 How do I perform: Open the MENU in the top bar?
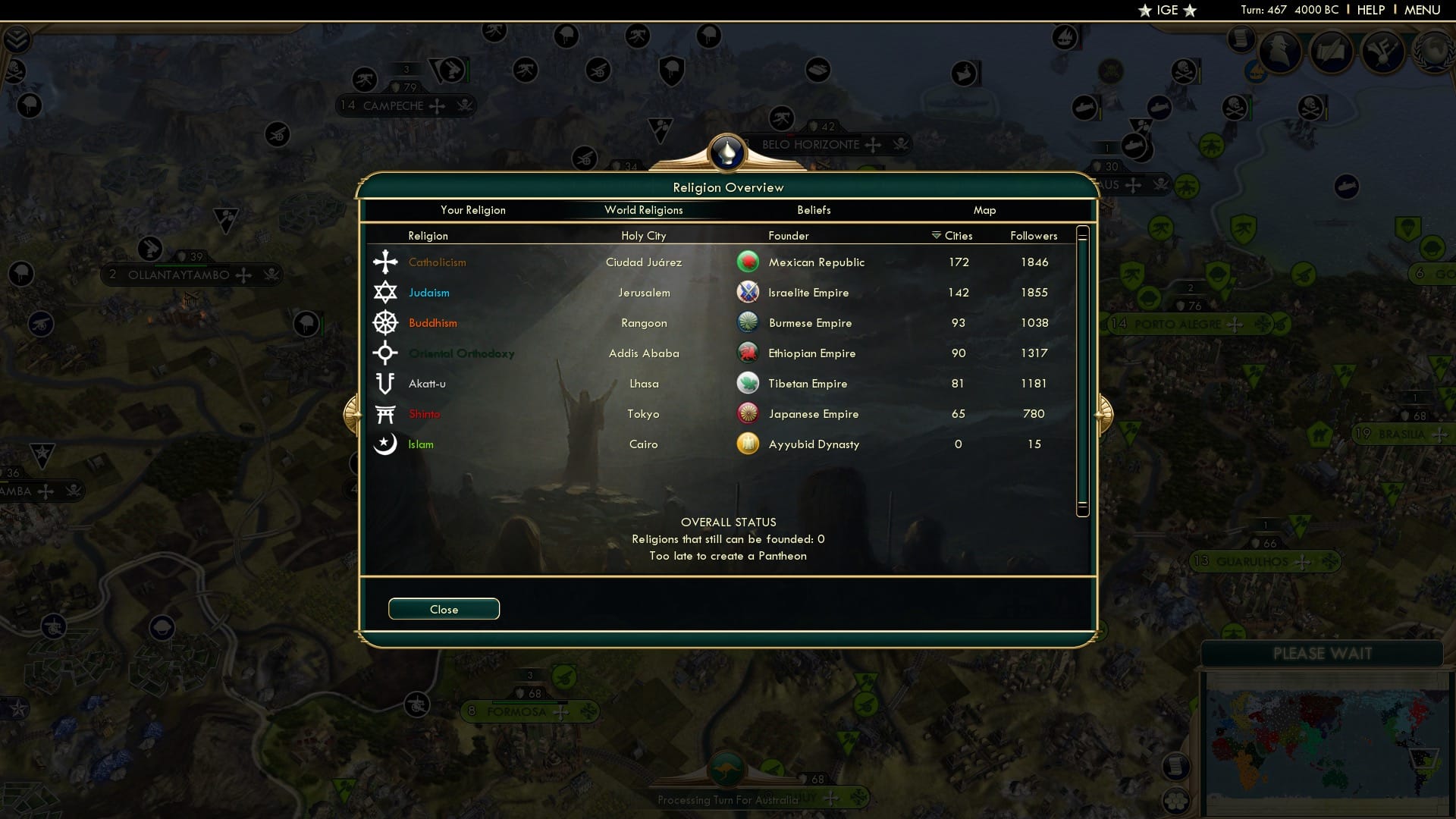tap(1420, 10)
